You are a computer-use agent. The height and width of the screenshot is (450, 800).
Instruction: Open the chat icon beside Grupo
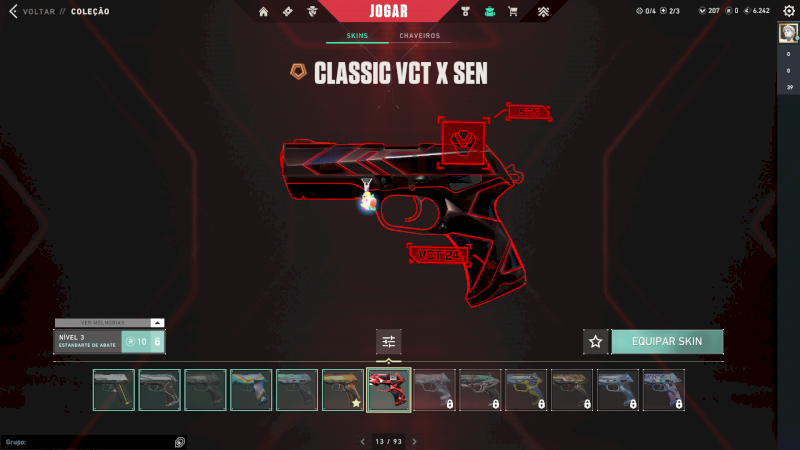[179, 441]
